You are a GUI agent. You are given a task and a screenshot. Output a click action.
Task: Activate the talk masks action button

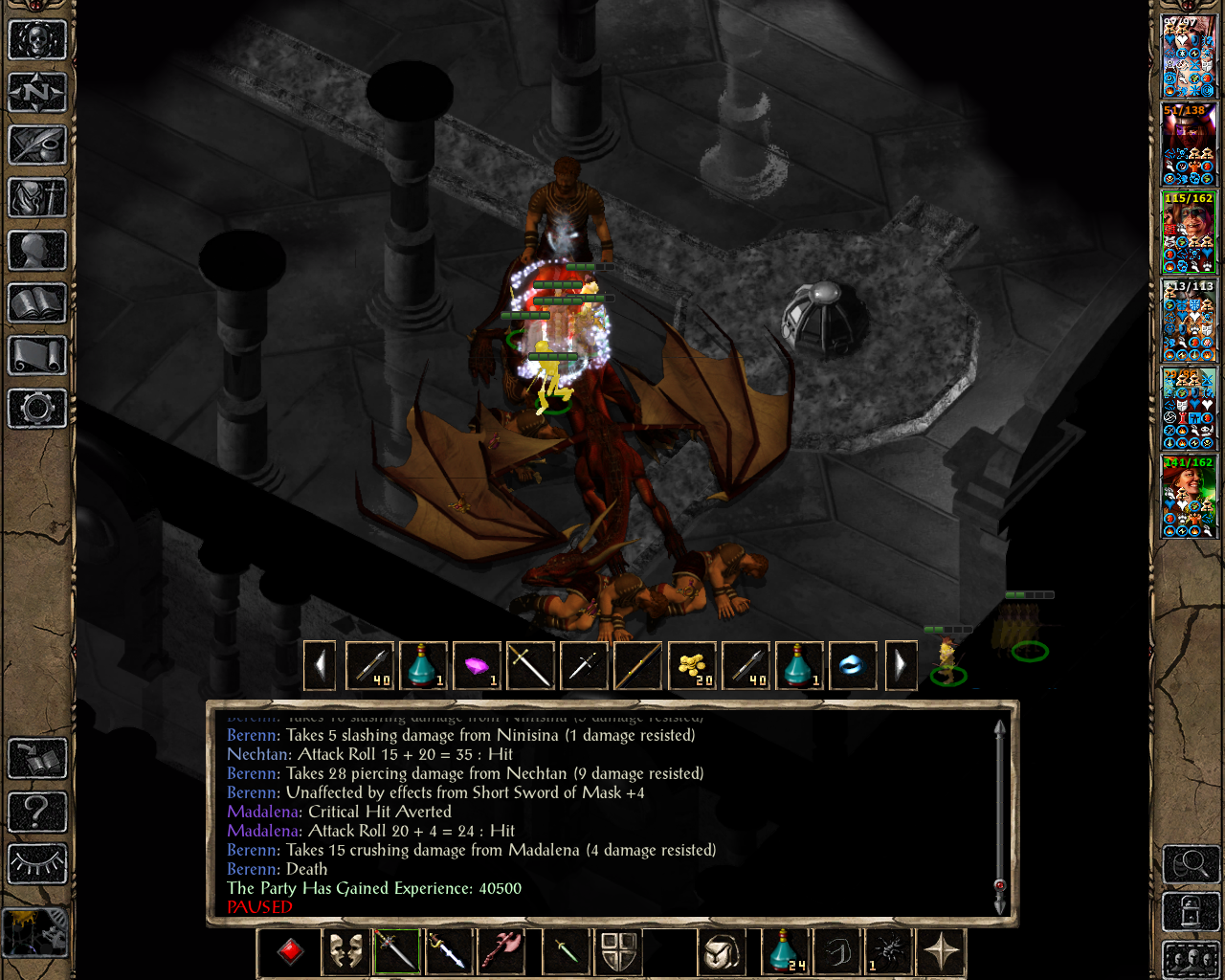pyautogui.click(x=345, y=952)
